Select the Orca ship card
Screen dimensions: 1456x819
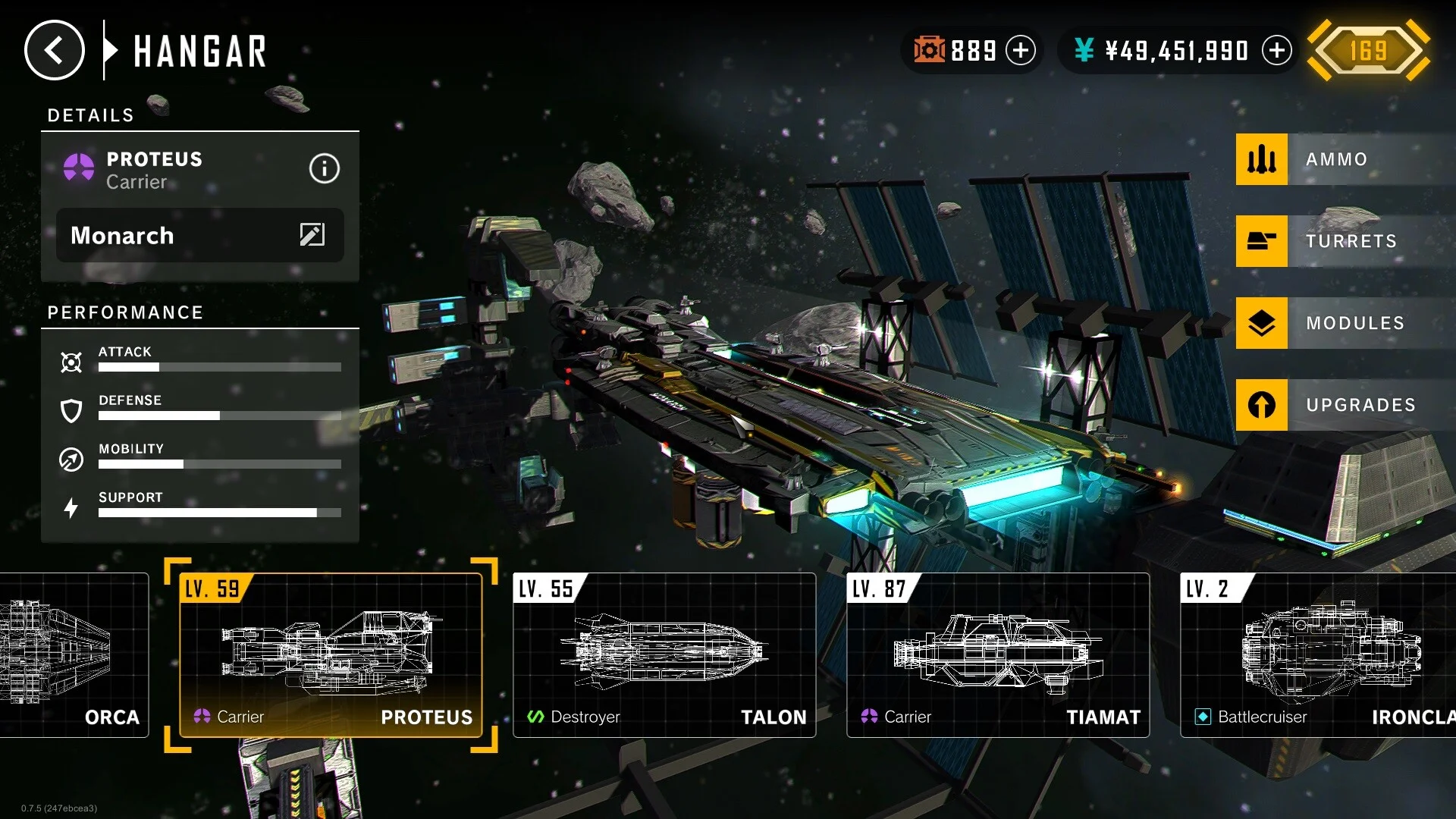pyautogui.click(x=74, y=655)
